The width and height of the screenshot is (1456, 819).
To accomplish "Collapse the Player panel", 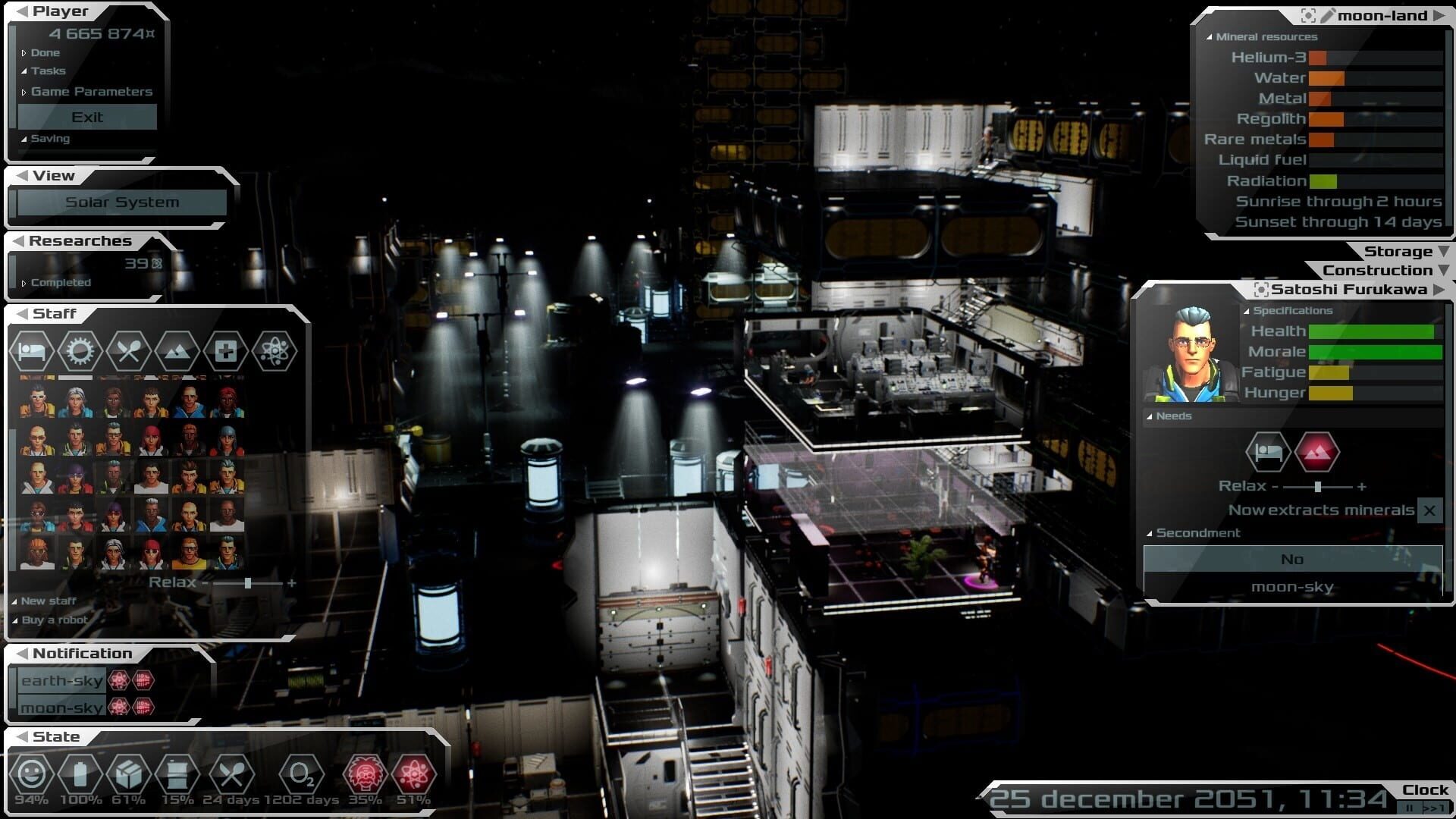I will pyautogui.click(x=23, y=11).
